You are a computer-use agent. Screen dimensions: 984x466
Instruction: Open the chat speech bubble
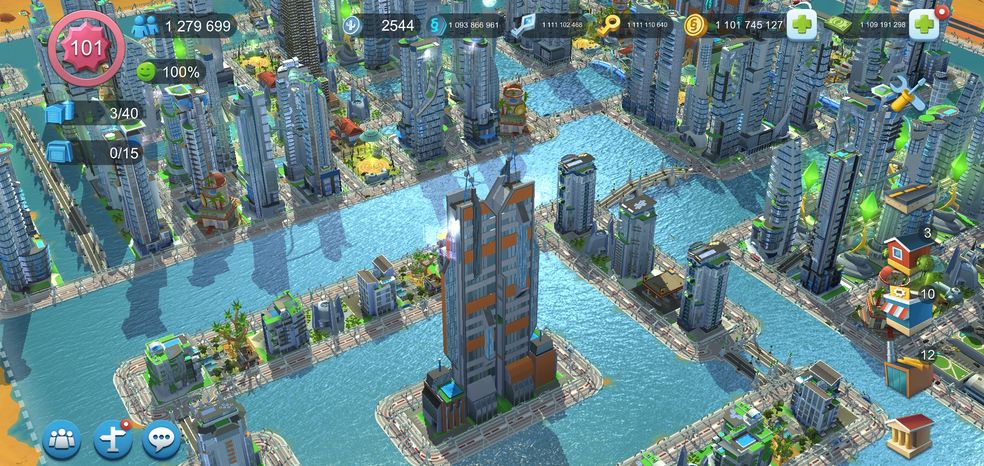tap(161, 438)
